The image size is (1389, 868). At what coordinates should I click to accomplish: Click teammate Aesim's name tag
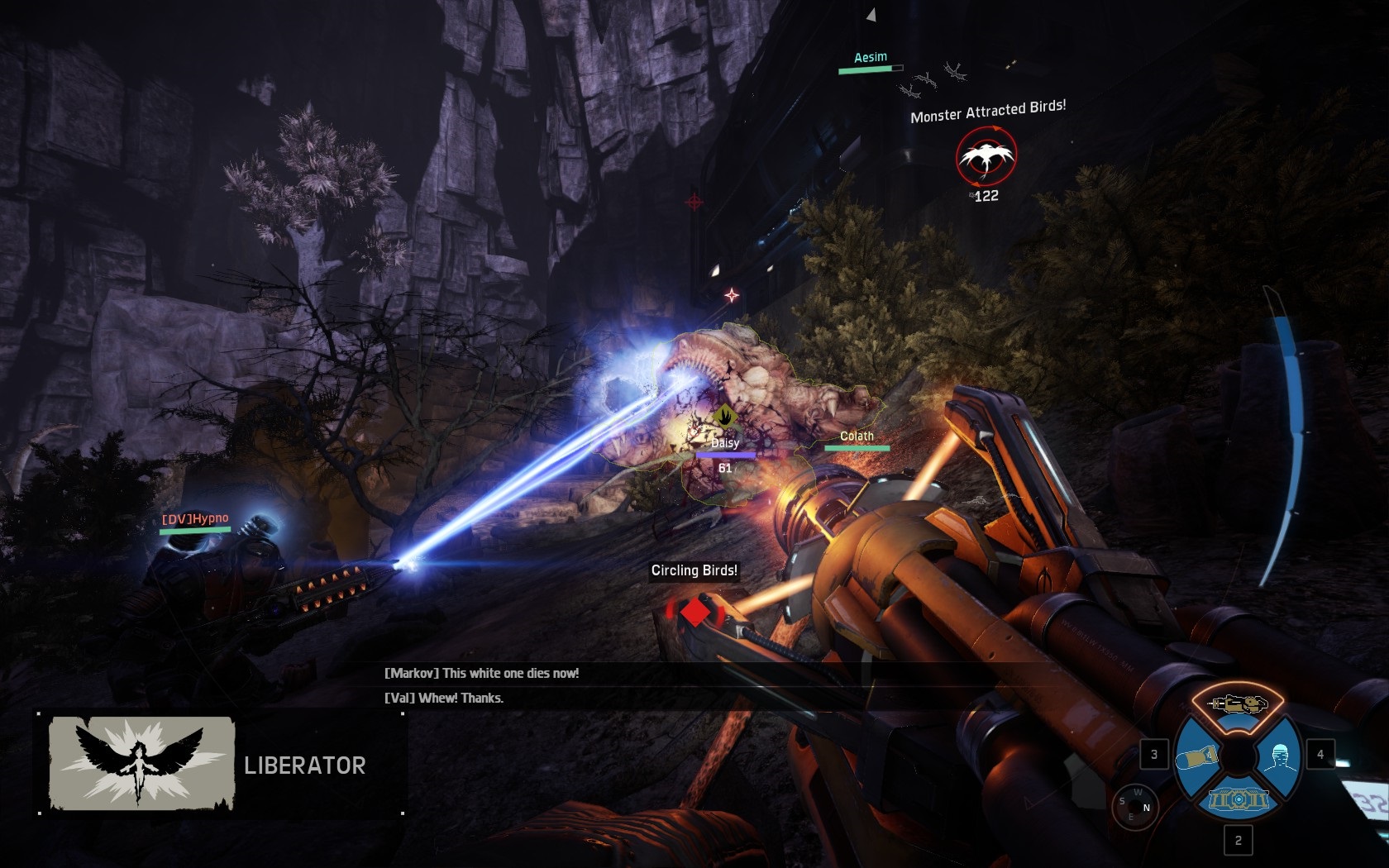click(x=870, y=57)
